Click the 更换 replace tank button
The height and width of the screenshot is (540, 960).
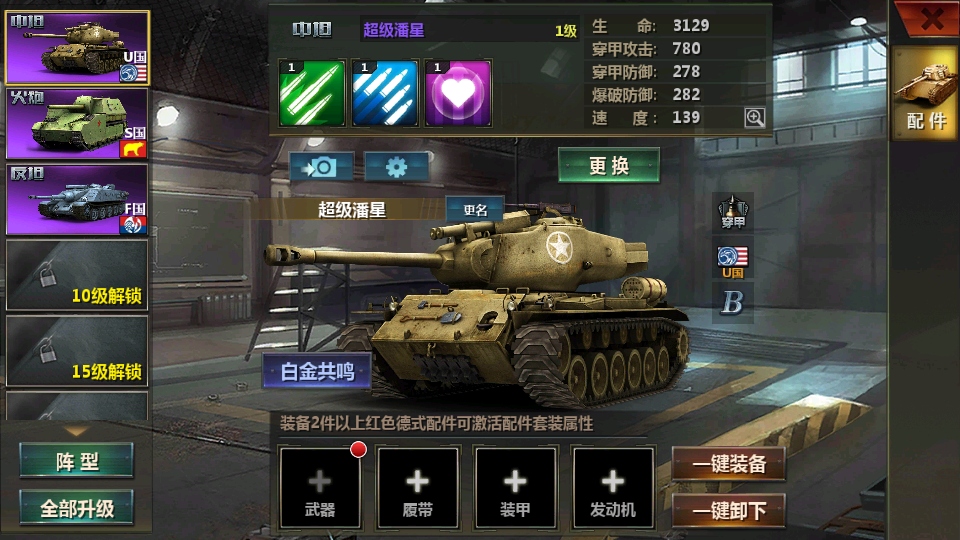pos(609,166)
